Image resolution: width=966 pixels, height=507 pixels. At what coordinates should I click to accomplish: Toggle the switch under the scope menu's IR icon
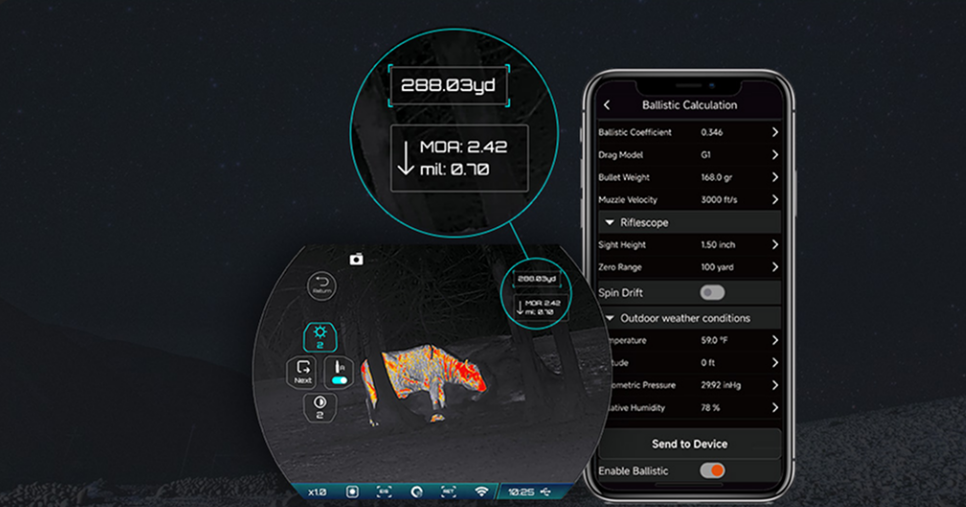(x=339, y=381)
